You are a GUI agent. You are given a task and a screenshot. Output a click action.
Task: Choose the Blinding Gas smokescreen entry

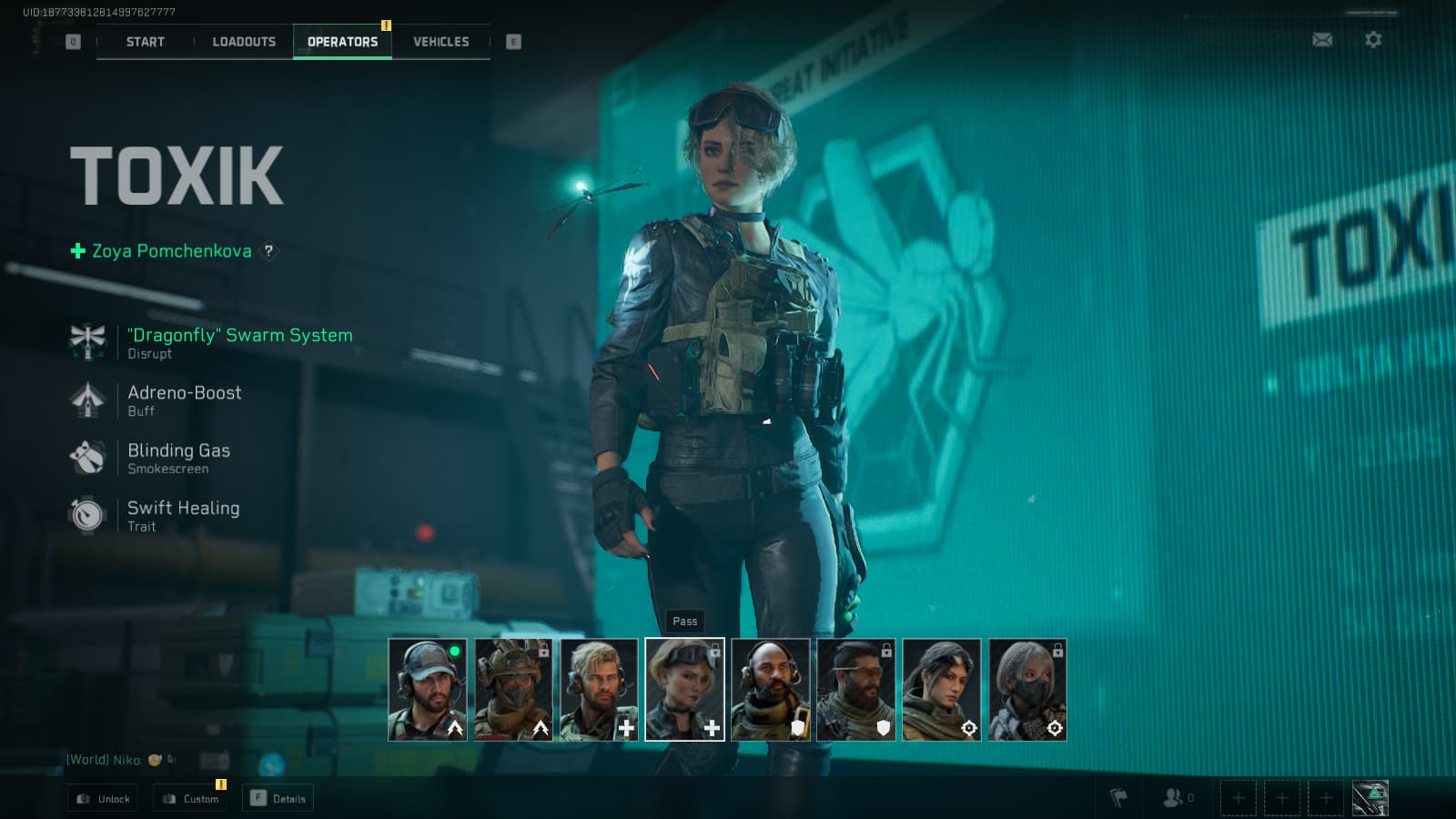tap(178, 451)
